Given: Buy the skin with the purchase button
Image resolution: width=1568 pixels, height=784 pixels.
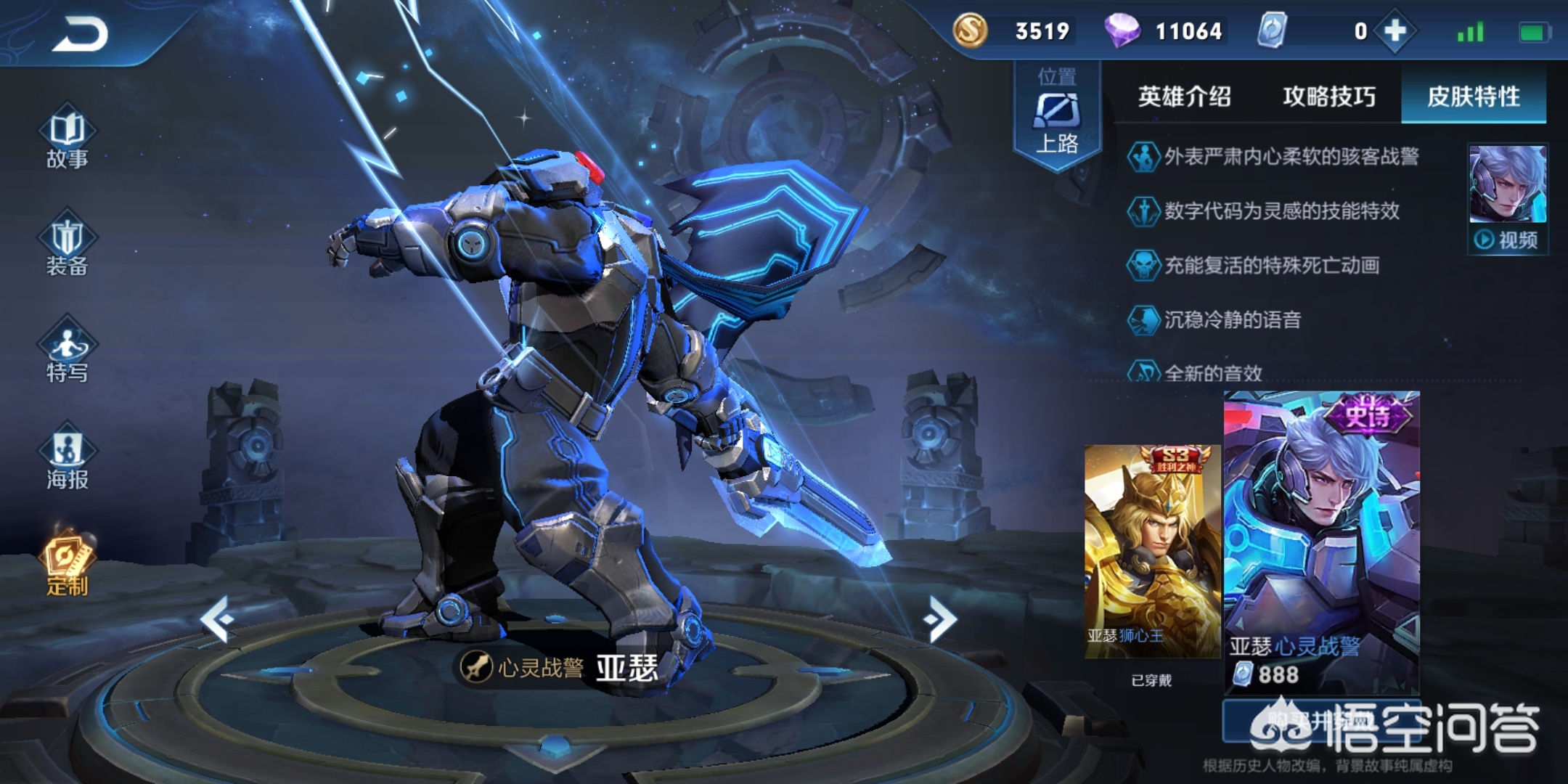Looking at the screenshot, I should click(1320, 720).
